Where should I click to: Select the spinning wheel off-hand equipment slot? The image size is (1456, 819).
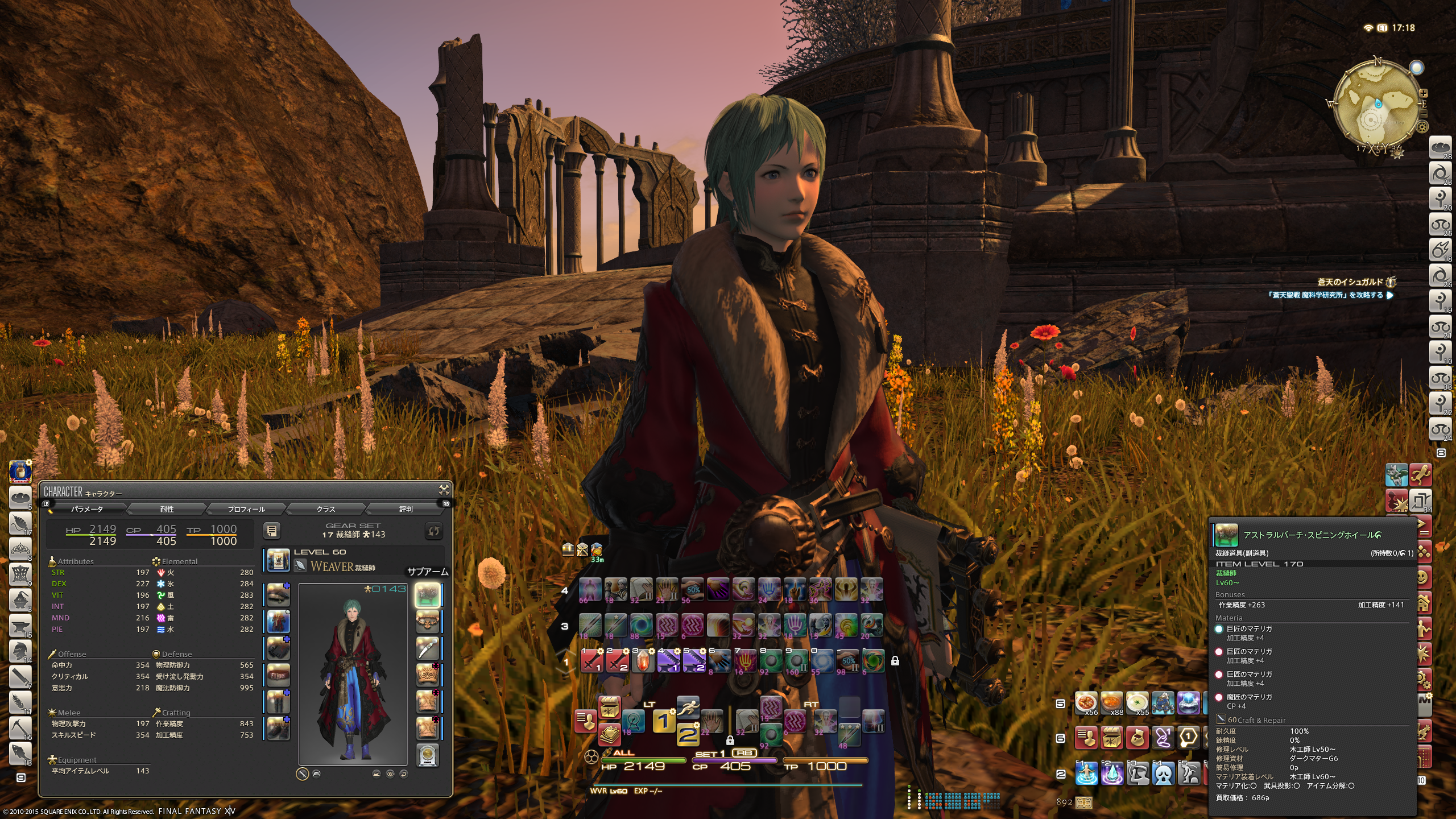click(x=428, y=595)
